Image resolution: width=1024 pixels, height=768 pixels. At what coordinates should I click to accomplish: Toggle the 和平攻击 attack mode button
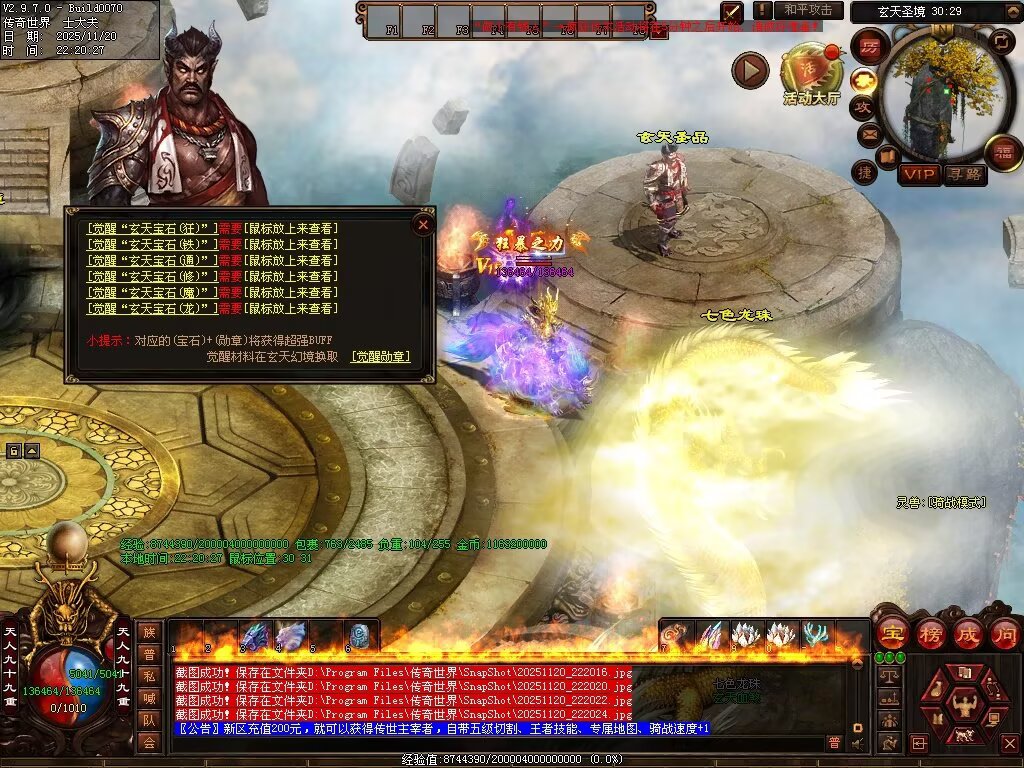click(807, 10)
